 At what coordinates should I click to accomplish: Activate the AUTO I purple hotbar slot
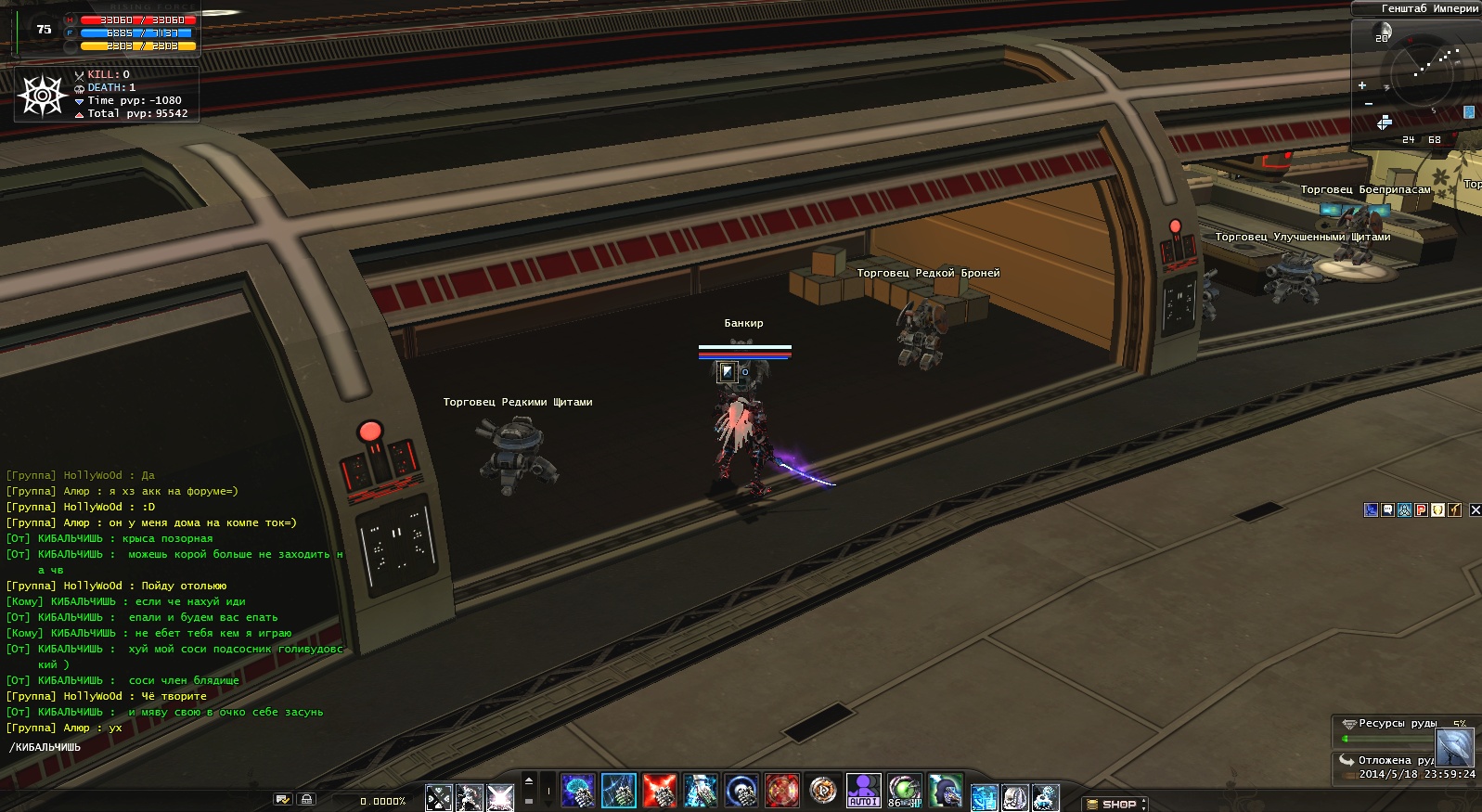point(863,791)
